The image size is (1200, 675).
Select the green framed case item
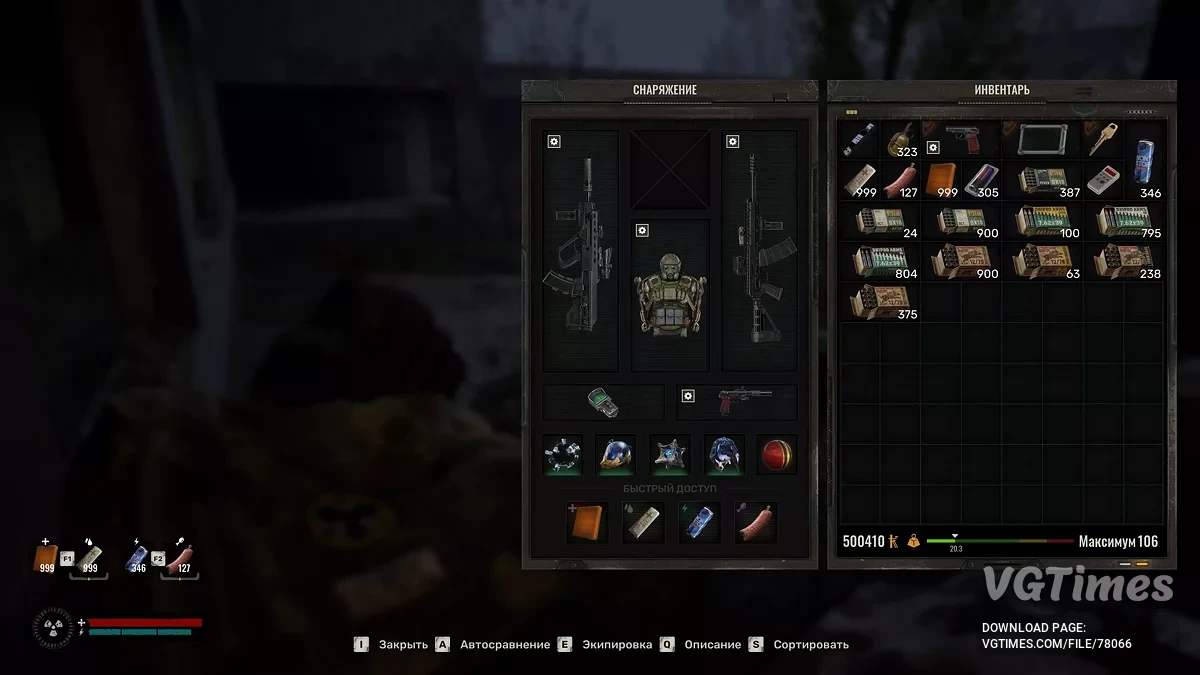[x=1042, y=139]
